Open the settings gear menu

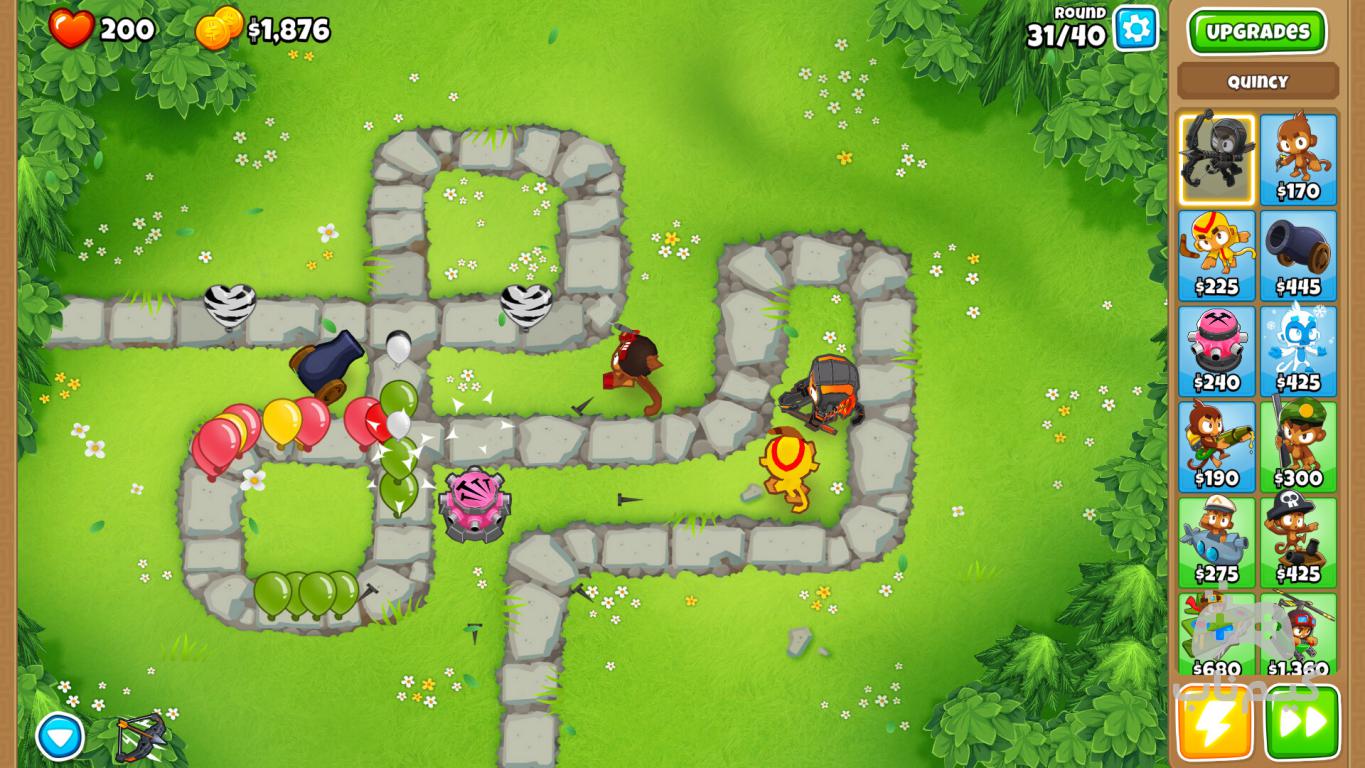click(x=1135, y=28)
